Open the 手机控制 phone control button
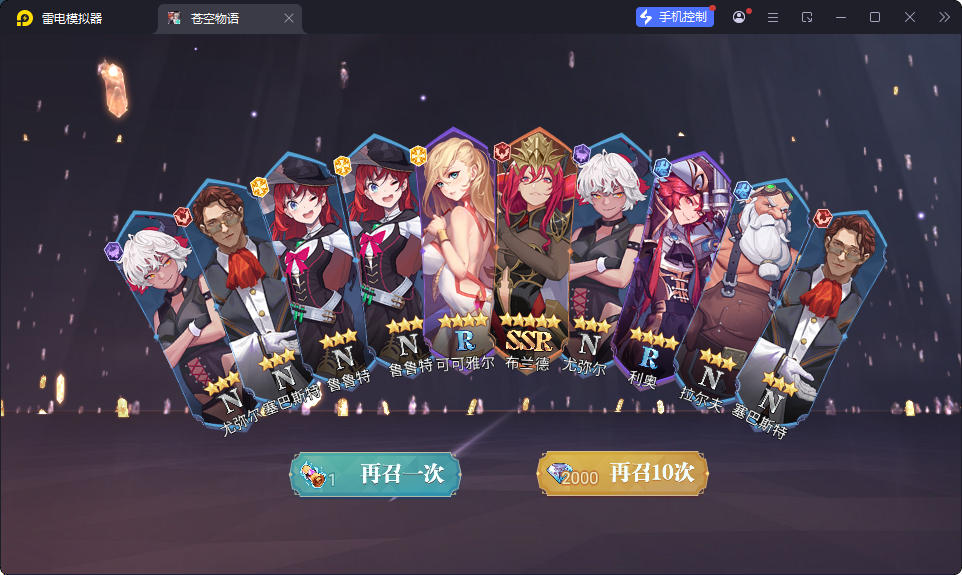The image size is (962, 575). (x=675, y=17)
